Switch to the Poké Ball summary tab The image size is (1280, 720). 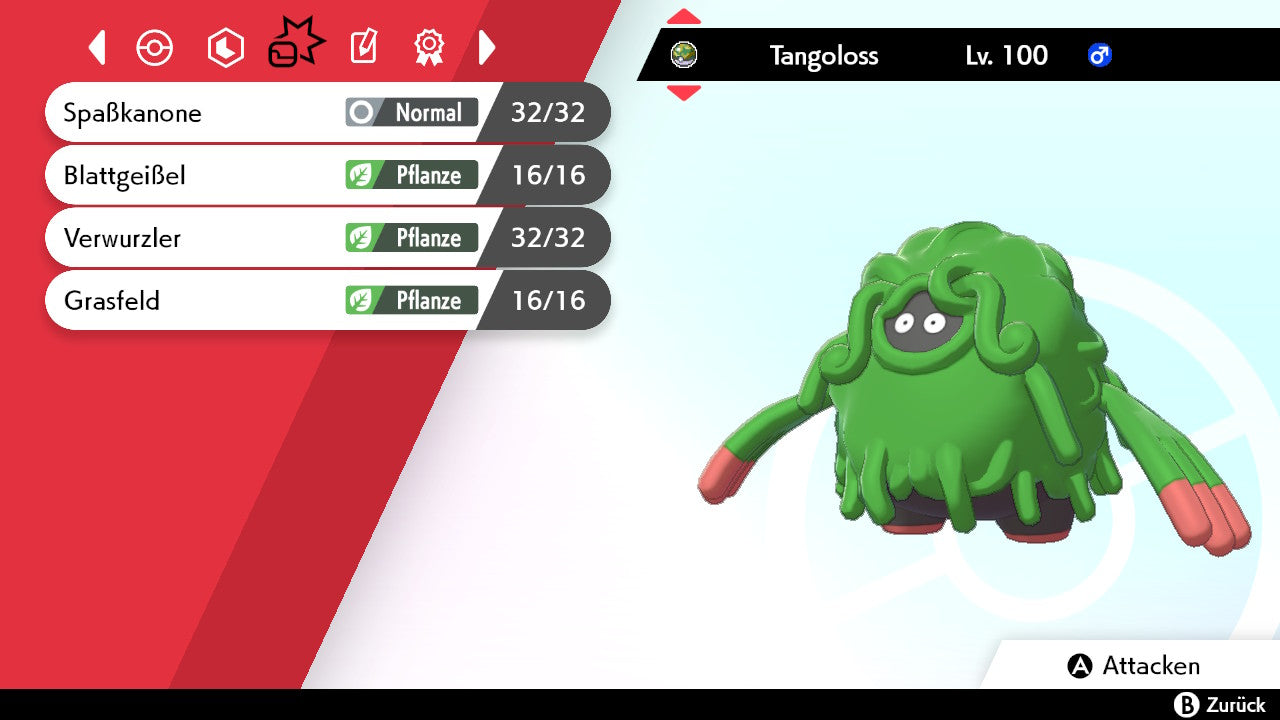point(155,47)
